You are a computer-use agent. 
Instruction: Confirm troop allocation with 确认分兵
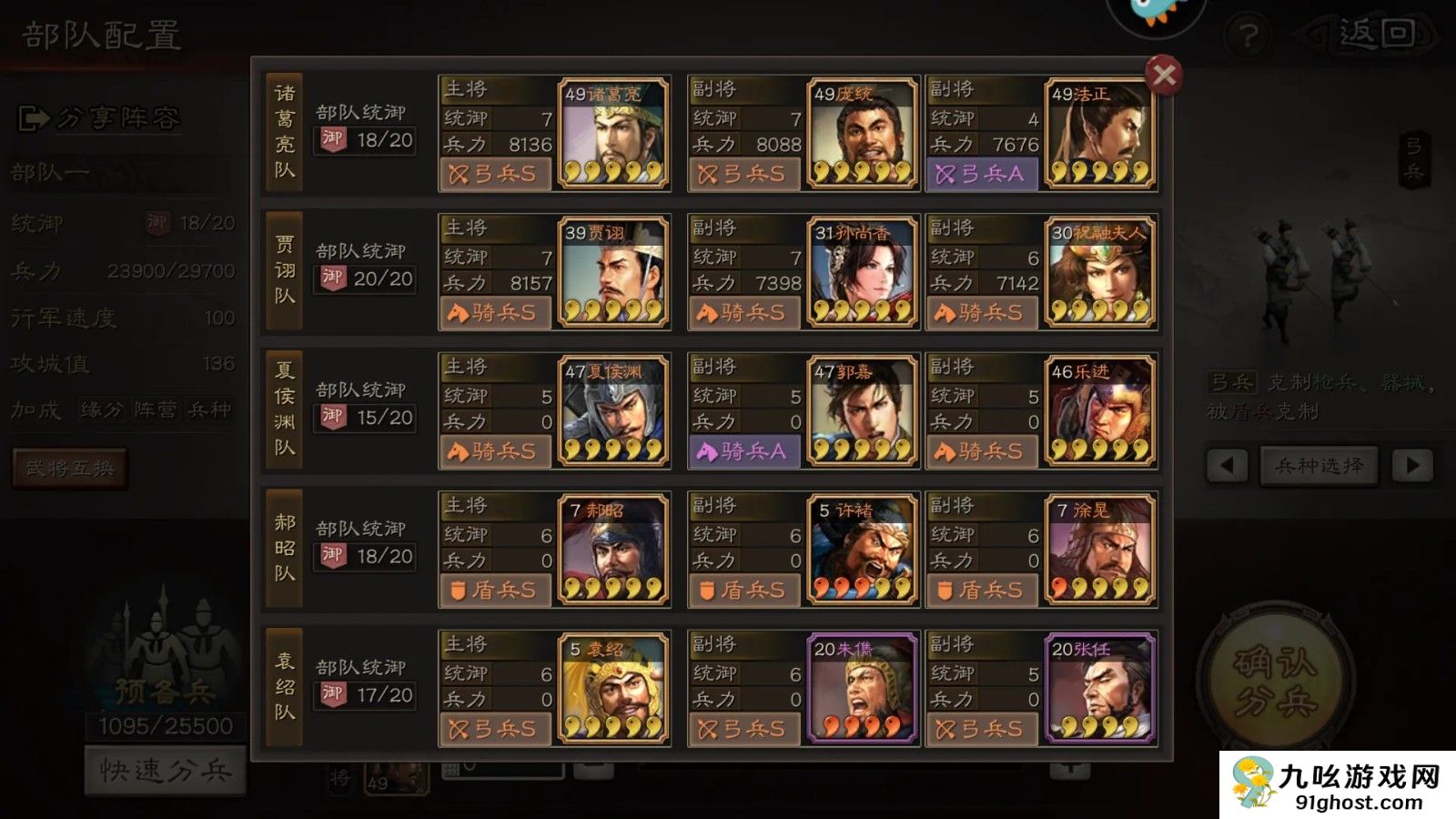[1276, 682]
